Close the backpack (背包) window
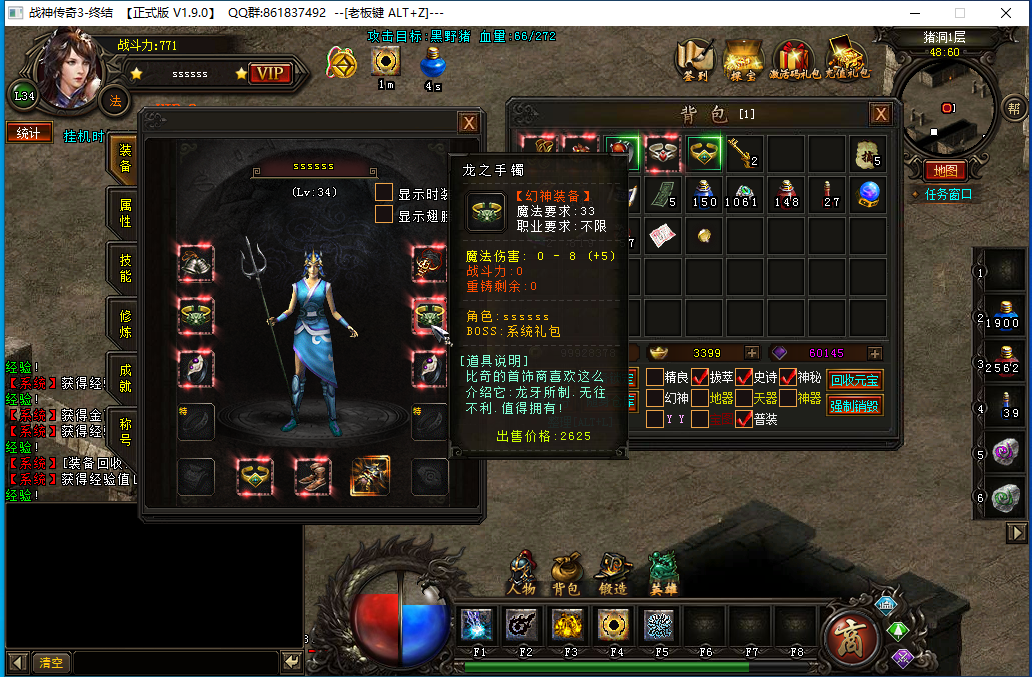The image size is (1032, 677). pos(880,114)
